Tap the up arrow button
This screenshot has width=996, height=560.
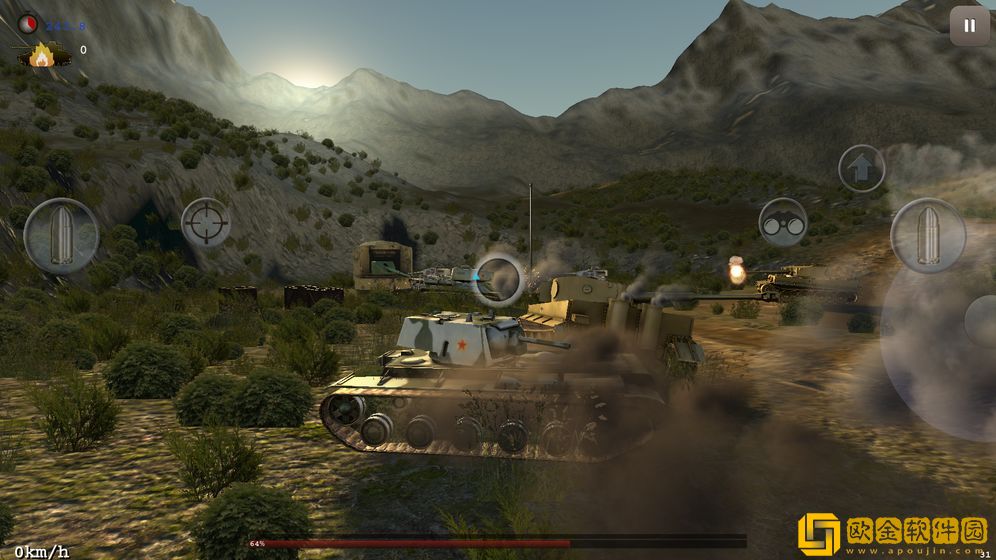tap(861, 168)
